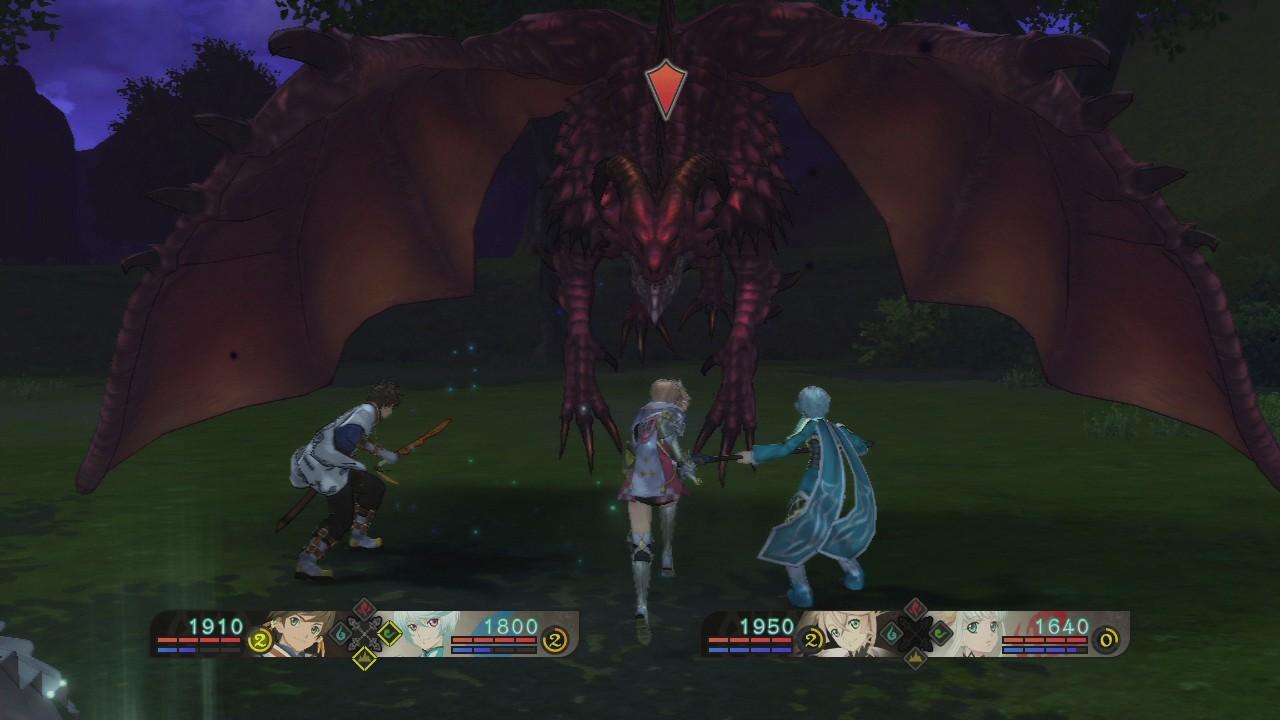Pick Lailah's white-haired portrait
This screenshot has height=720, width=1280.
973,631
